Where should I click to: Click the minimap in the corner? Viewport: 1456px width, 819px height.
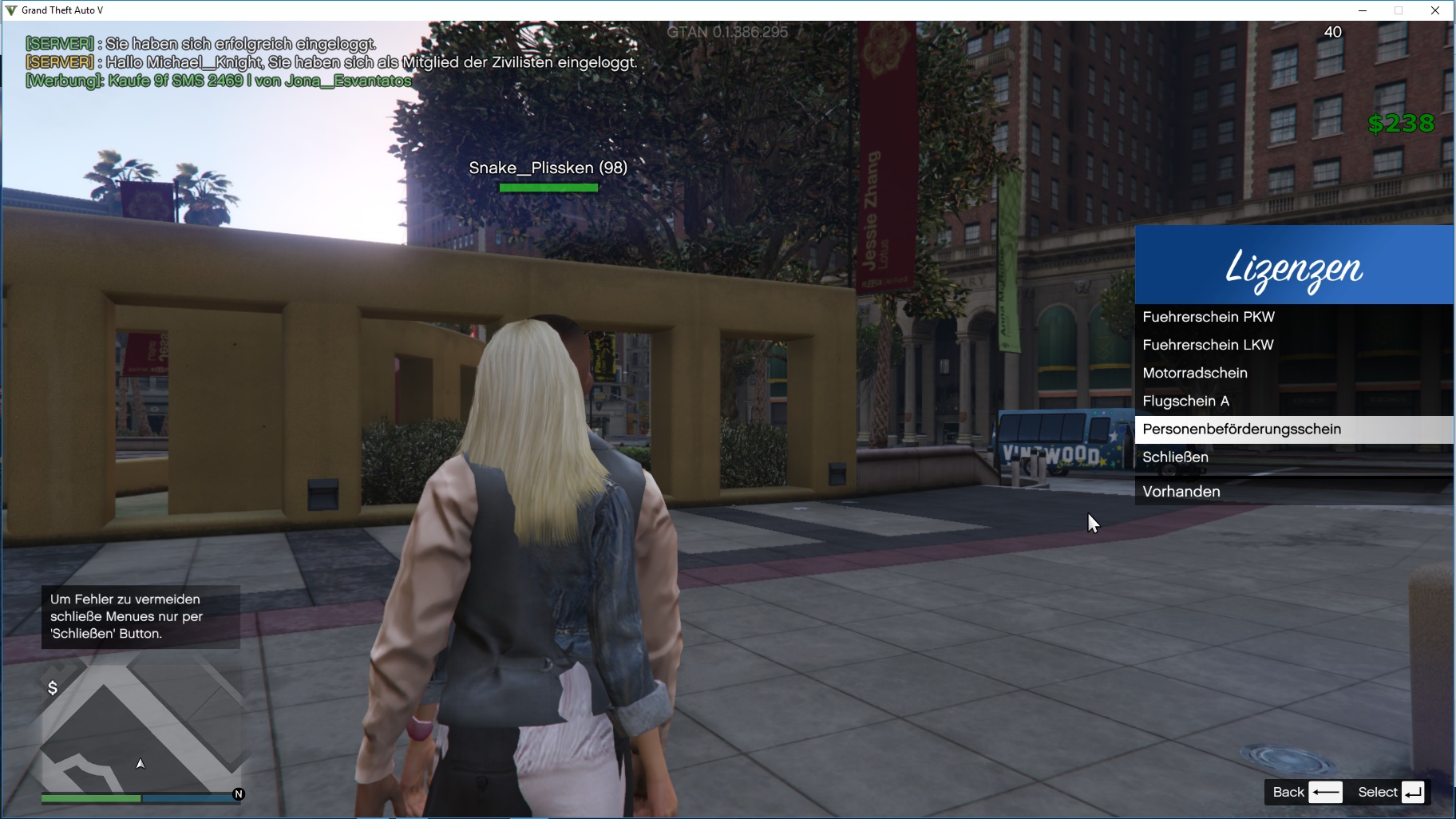coord(141,728)
